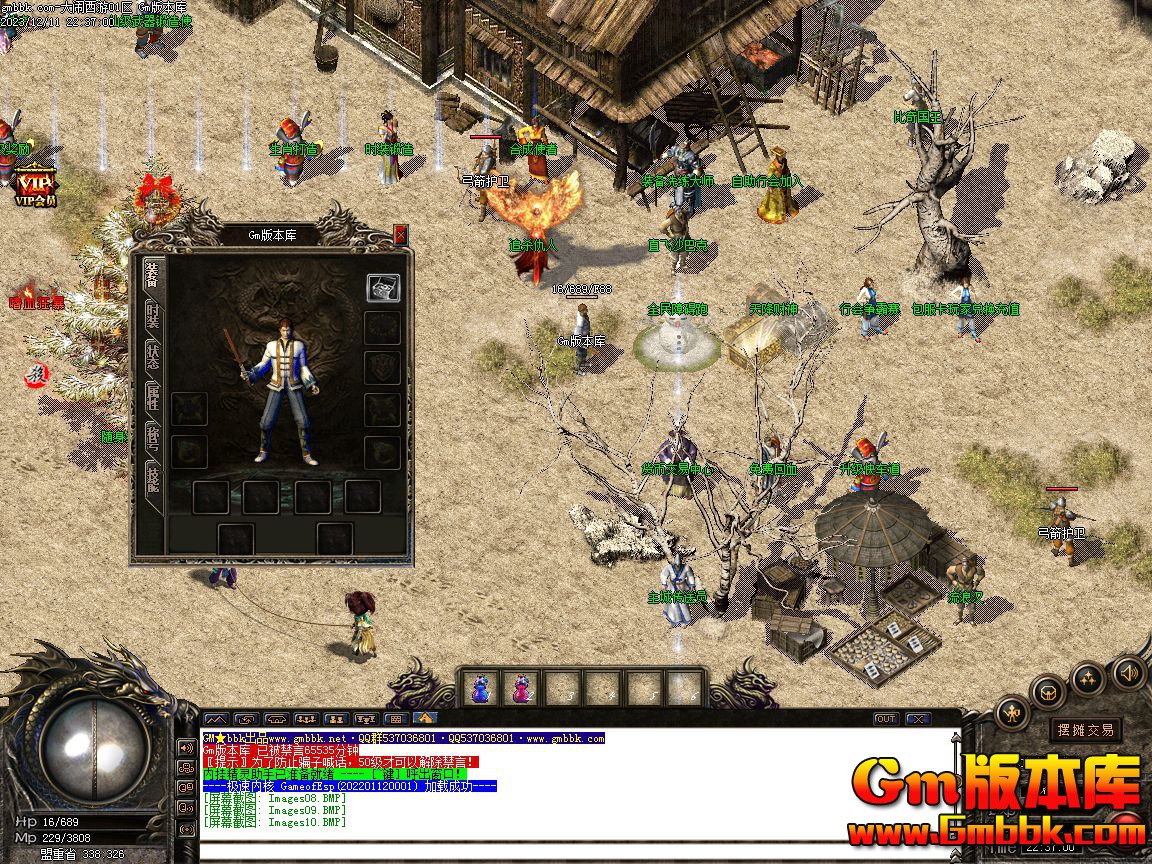Screen dimensions: 1152x864
Task: Show the 属性 tab
Action: [x=152, y=398]
